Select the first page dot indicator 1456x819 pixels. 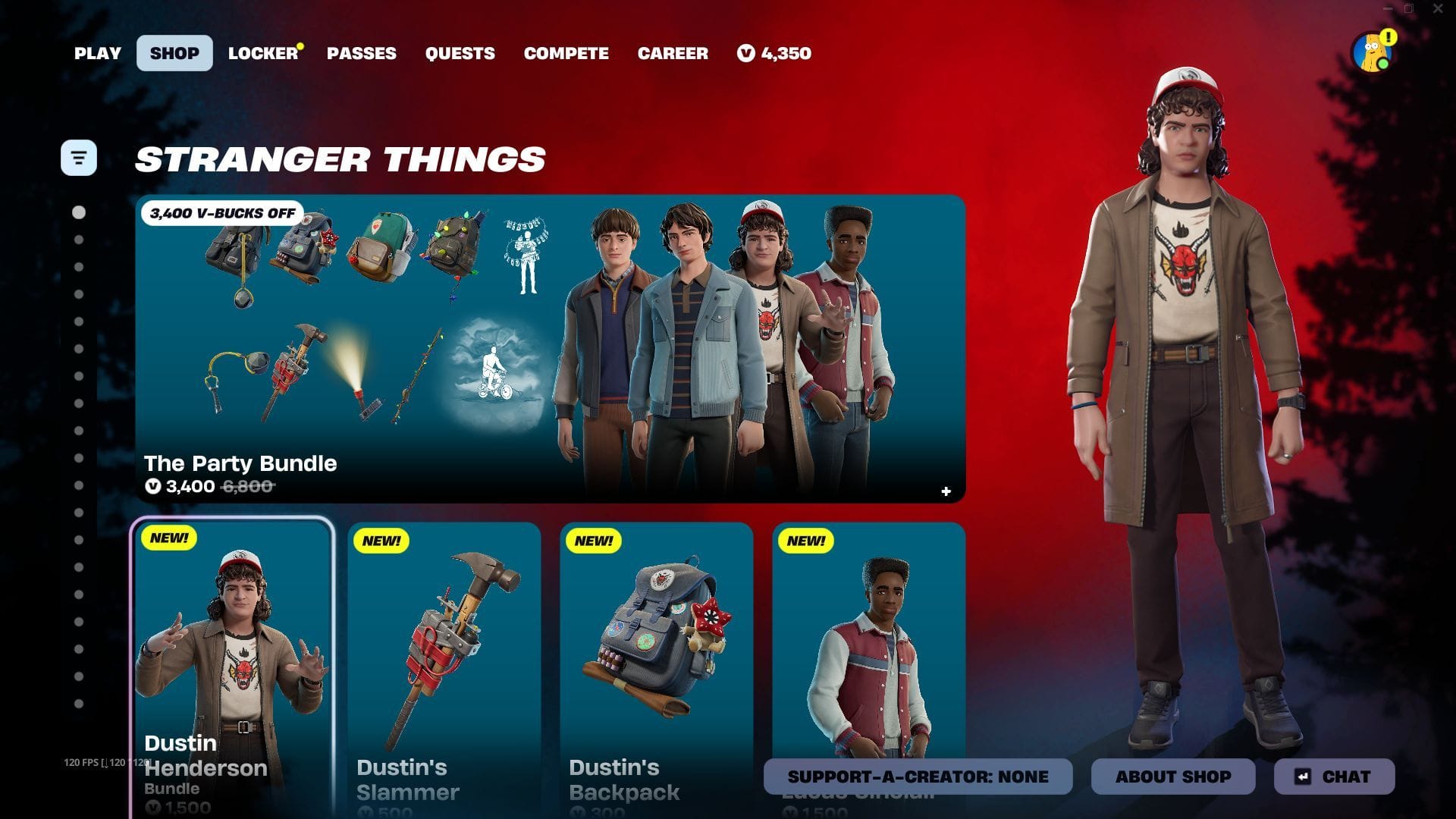pos(78,212)
